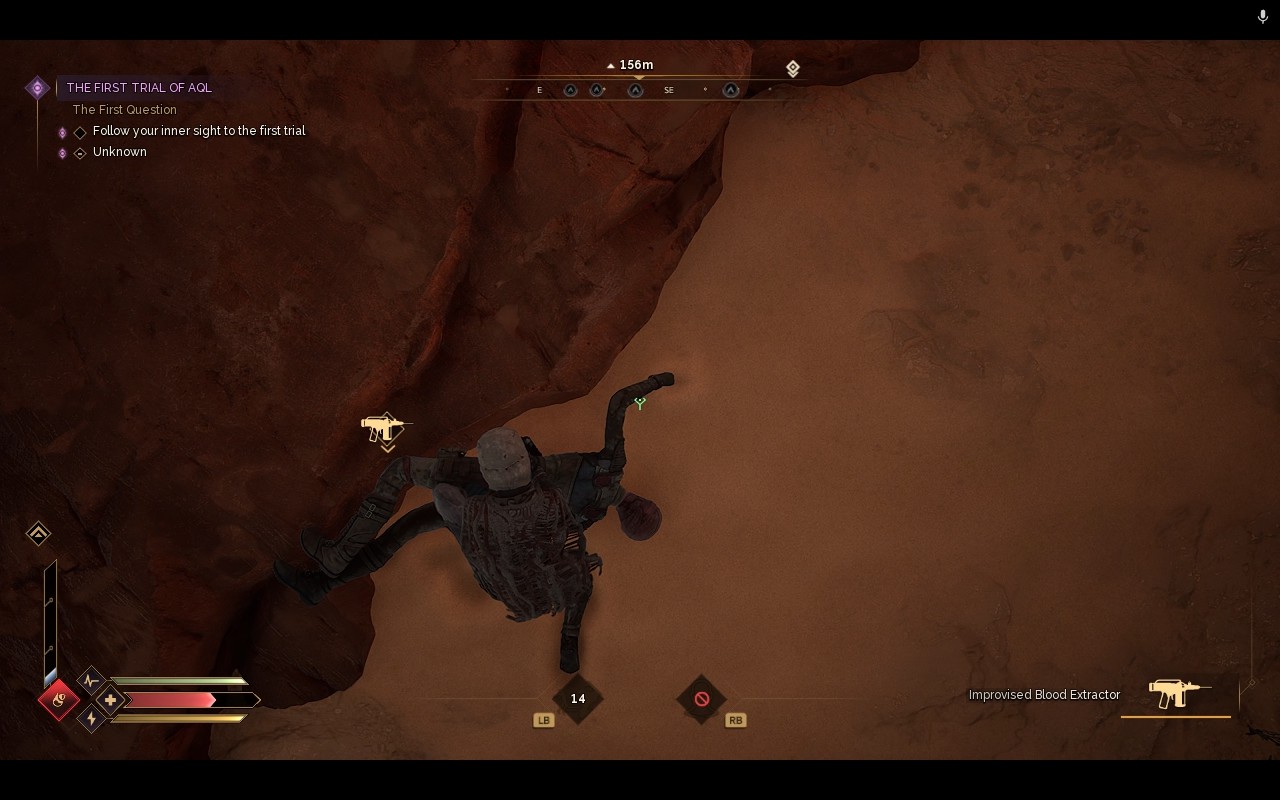Screen dimensions: 1280x800
Task: Toggle the microphone icon
Action: [1263, 17]
